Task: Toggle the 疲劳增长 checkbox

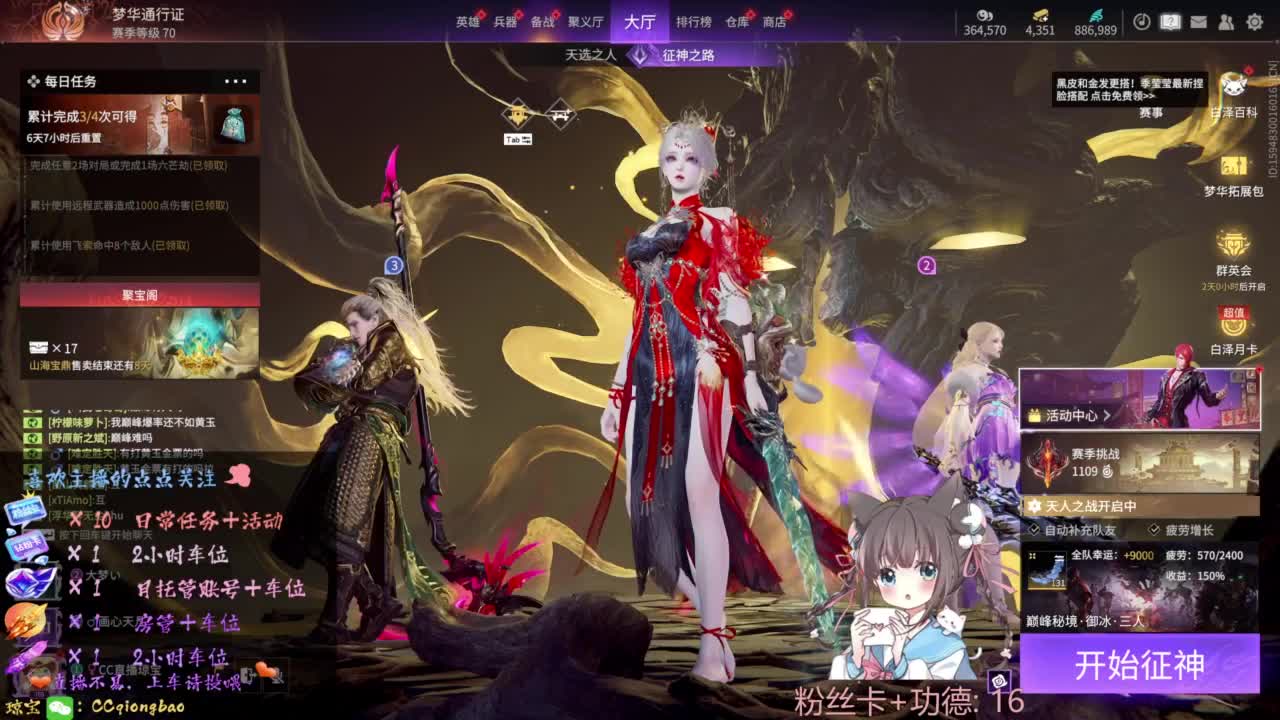Action: tap(1154, 530)
